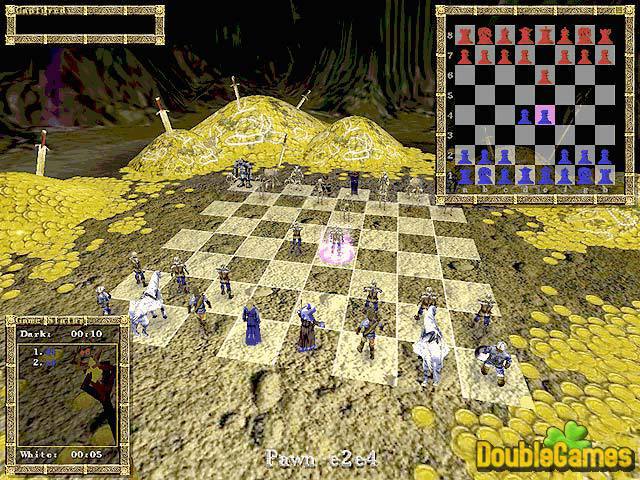Select the glowing pink pawn on the 3D board

pos(336,243)
